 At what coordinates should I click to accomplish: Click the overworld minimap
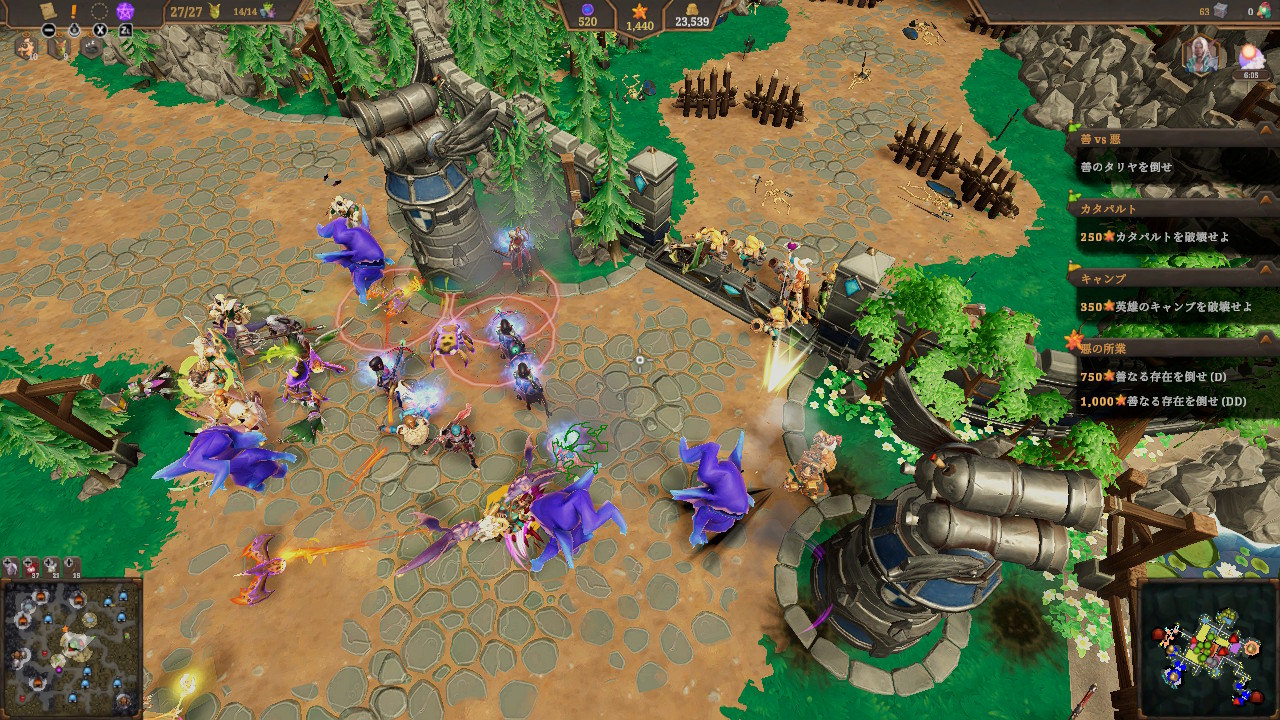coord(1210,650)
